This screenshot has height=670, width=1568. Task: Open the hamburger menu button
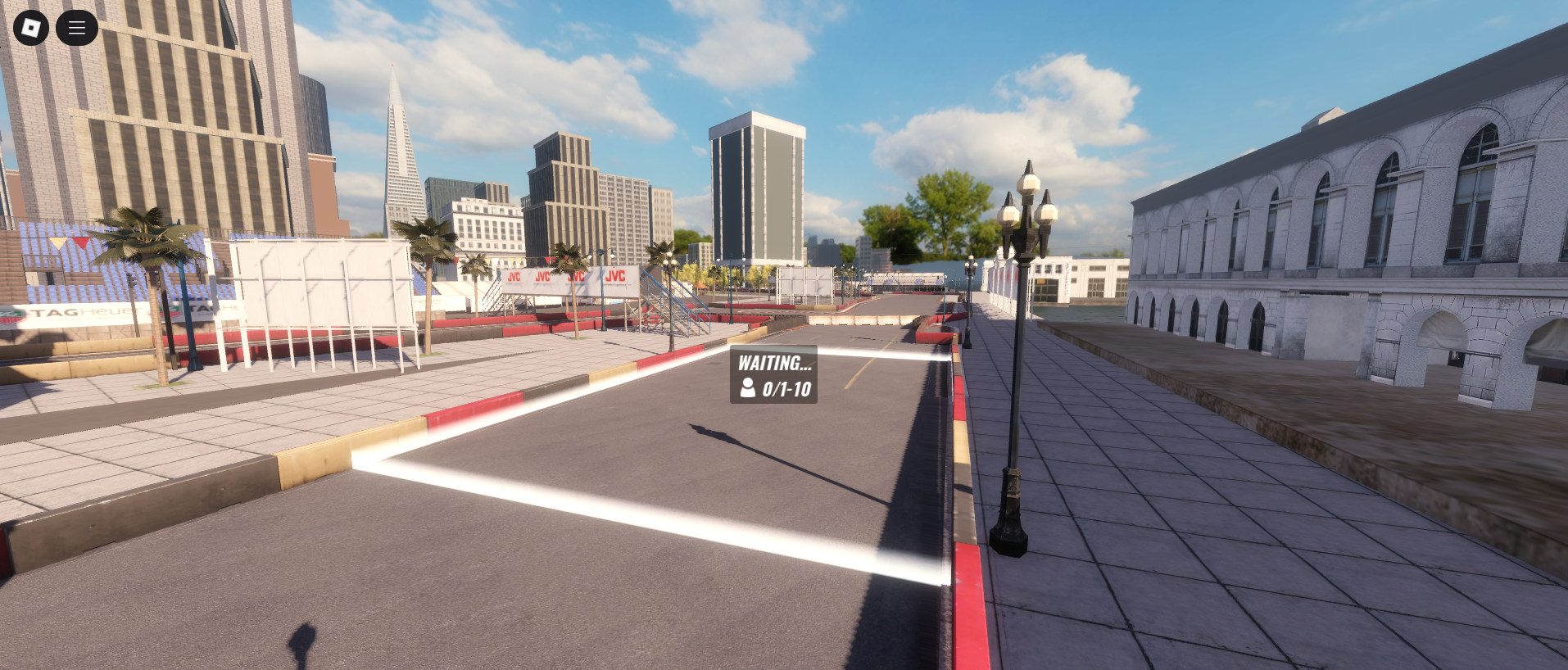coord(77,28)
